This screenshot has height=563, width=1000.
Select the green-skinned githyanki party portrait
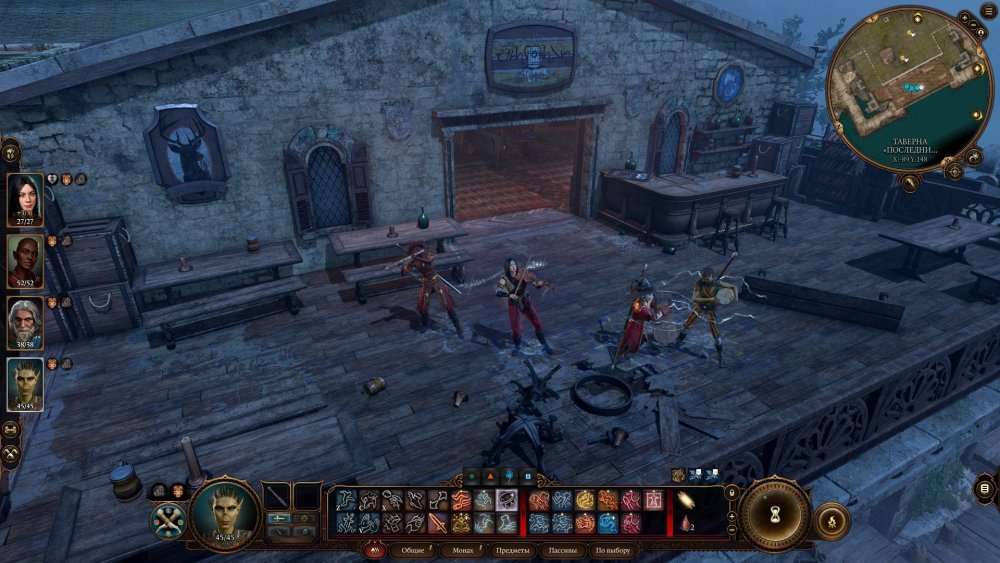coord(25,383)
